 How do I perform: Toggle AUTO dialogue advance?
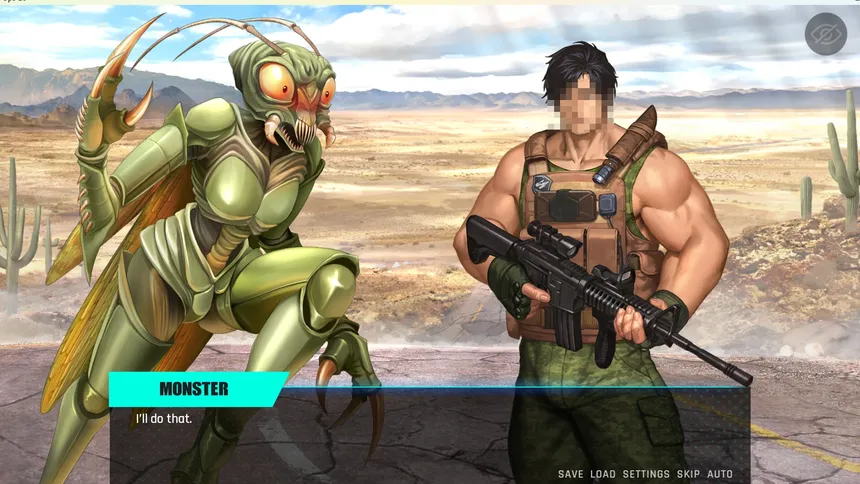pos(720,474)
